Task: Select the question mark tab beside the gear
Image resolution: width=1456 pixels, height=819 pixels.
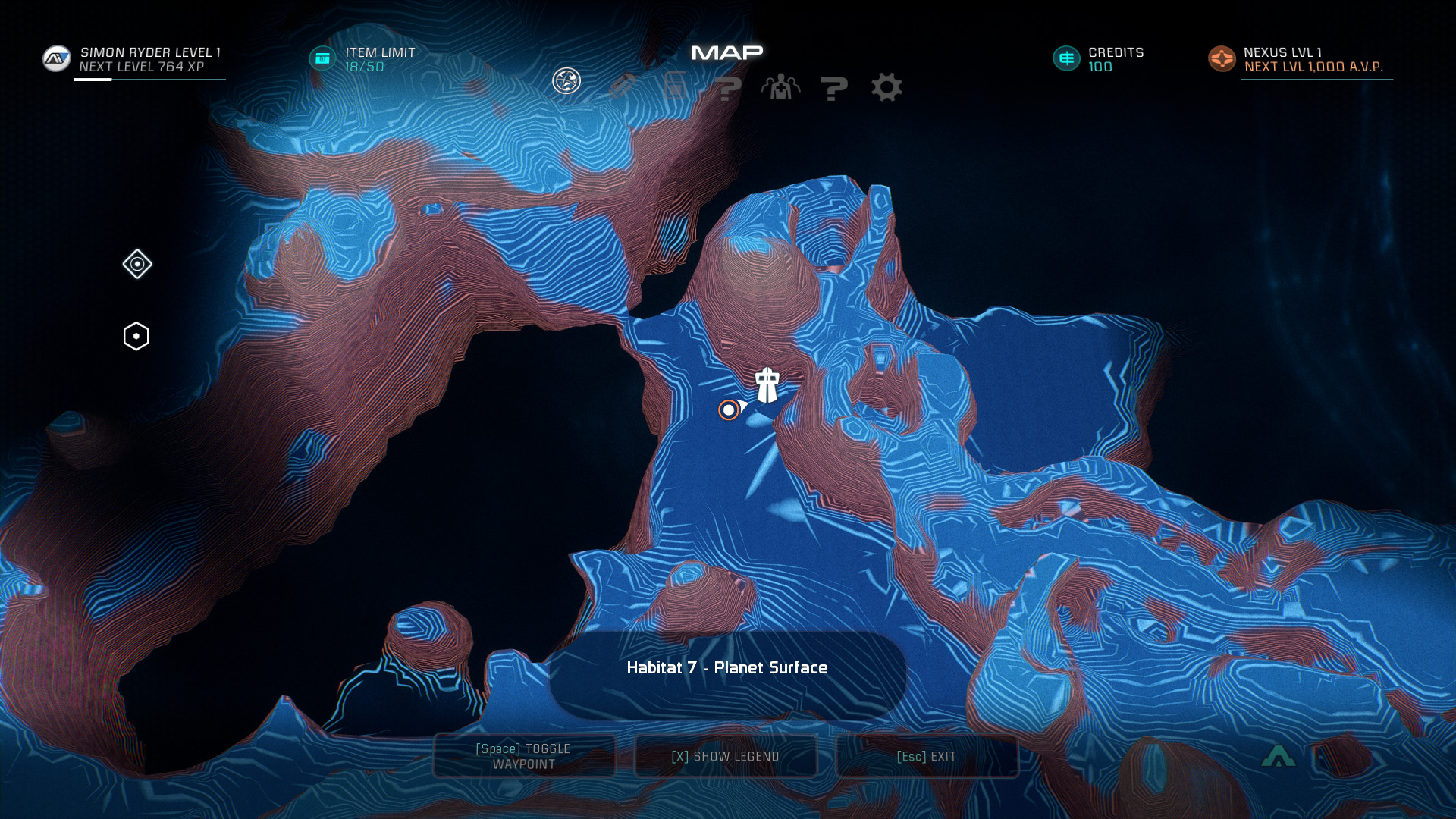Action: point(833,88)
